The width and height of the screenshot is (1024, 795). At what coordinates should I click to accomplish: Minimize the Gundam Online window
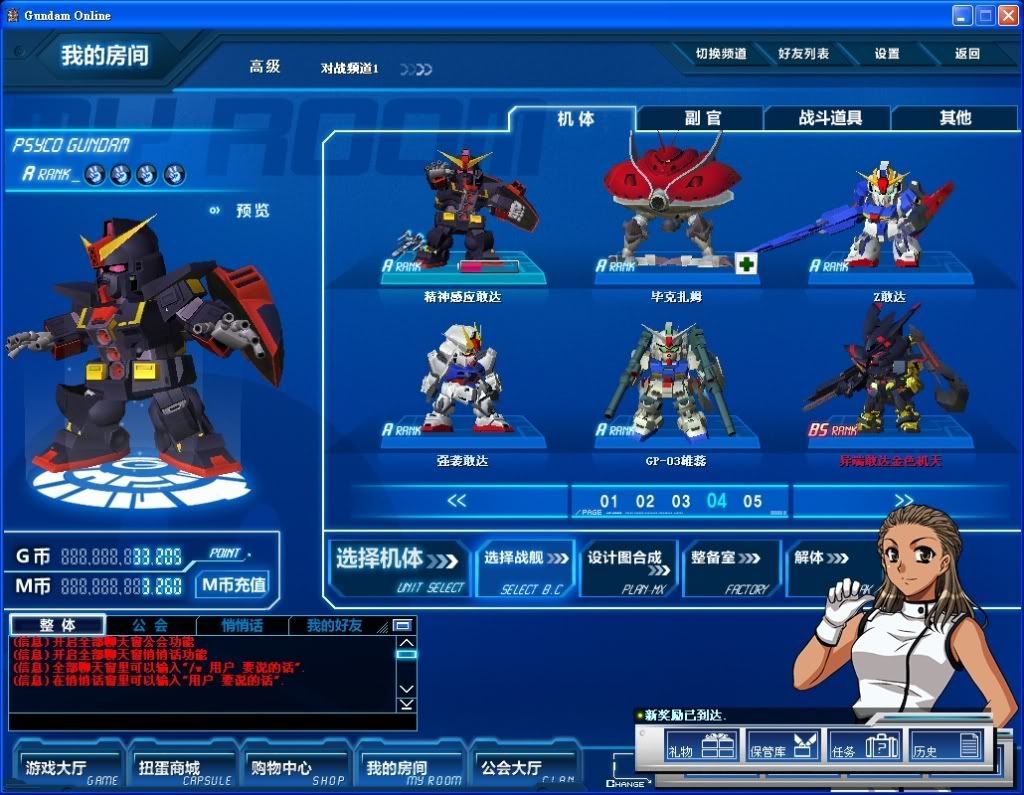point(962,15)
